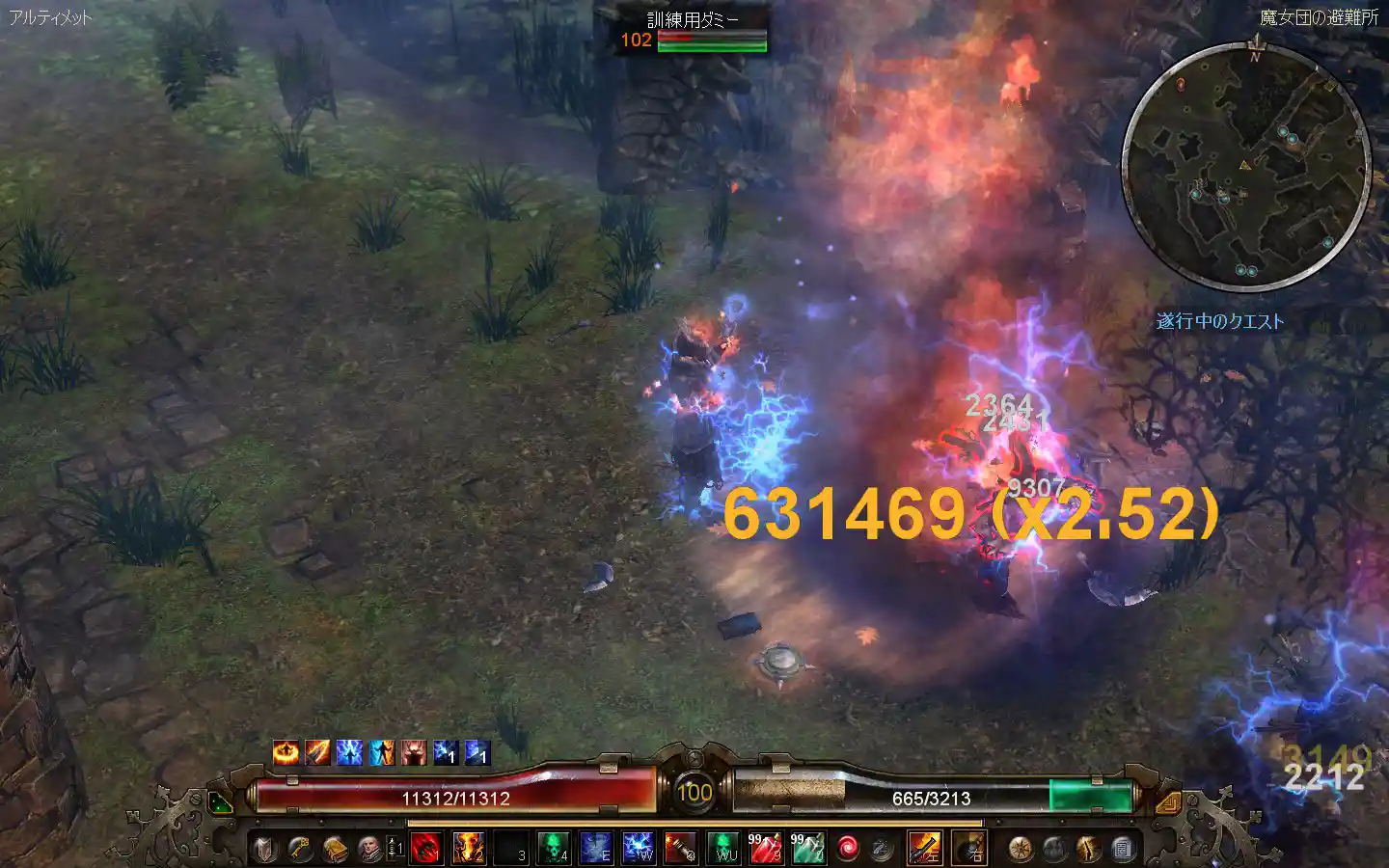Click the weapon swap toggle numbered 1
The height and width of the screenshot is (868, 1389).
395,849
